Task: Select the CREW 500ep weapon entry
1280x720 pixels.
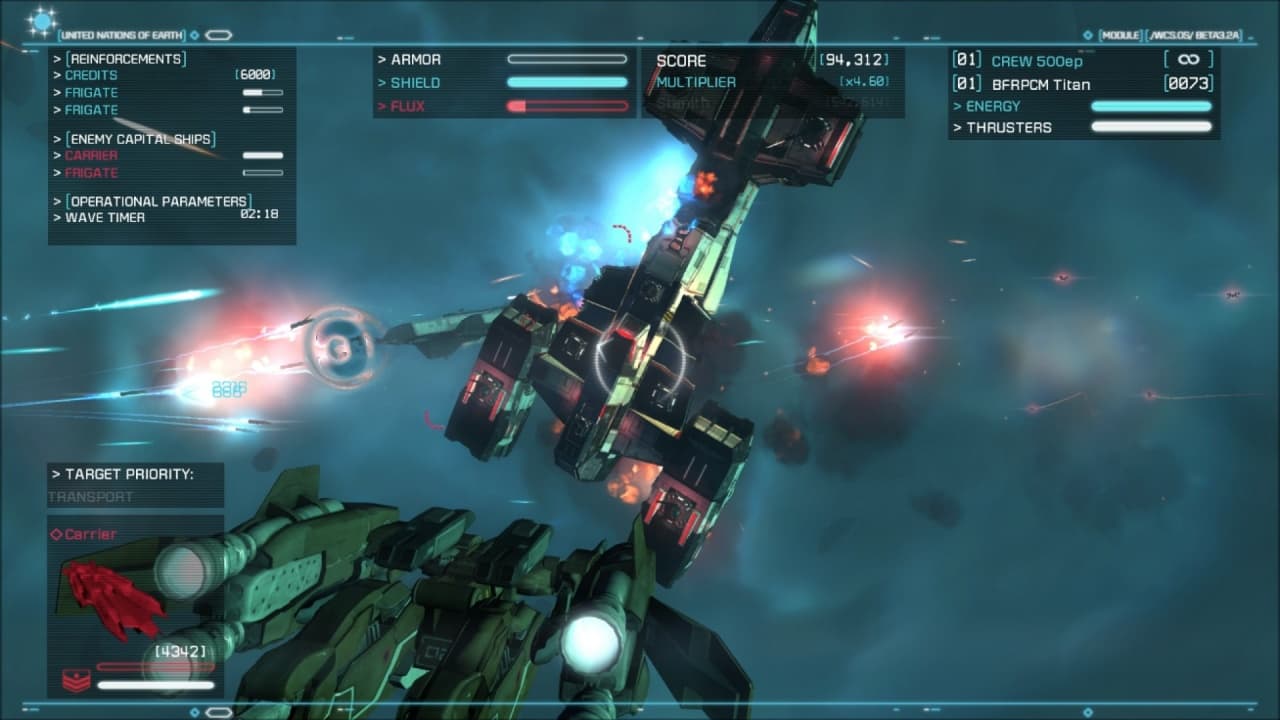Action: [x=1037, y=61]
